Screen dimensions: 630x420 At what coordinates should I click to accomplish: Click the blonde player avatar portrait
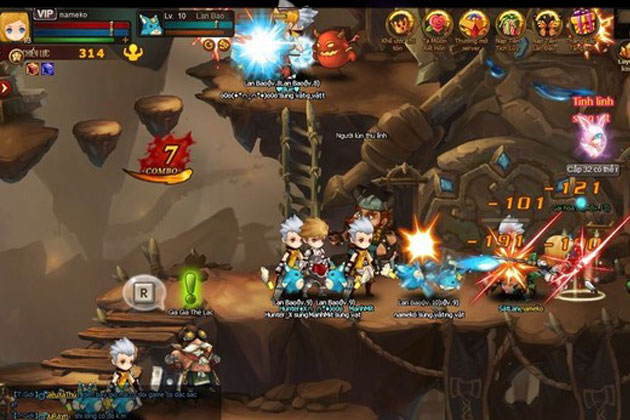[14, 26]
